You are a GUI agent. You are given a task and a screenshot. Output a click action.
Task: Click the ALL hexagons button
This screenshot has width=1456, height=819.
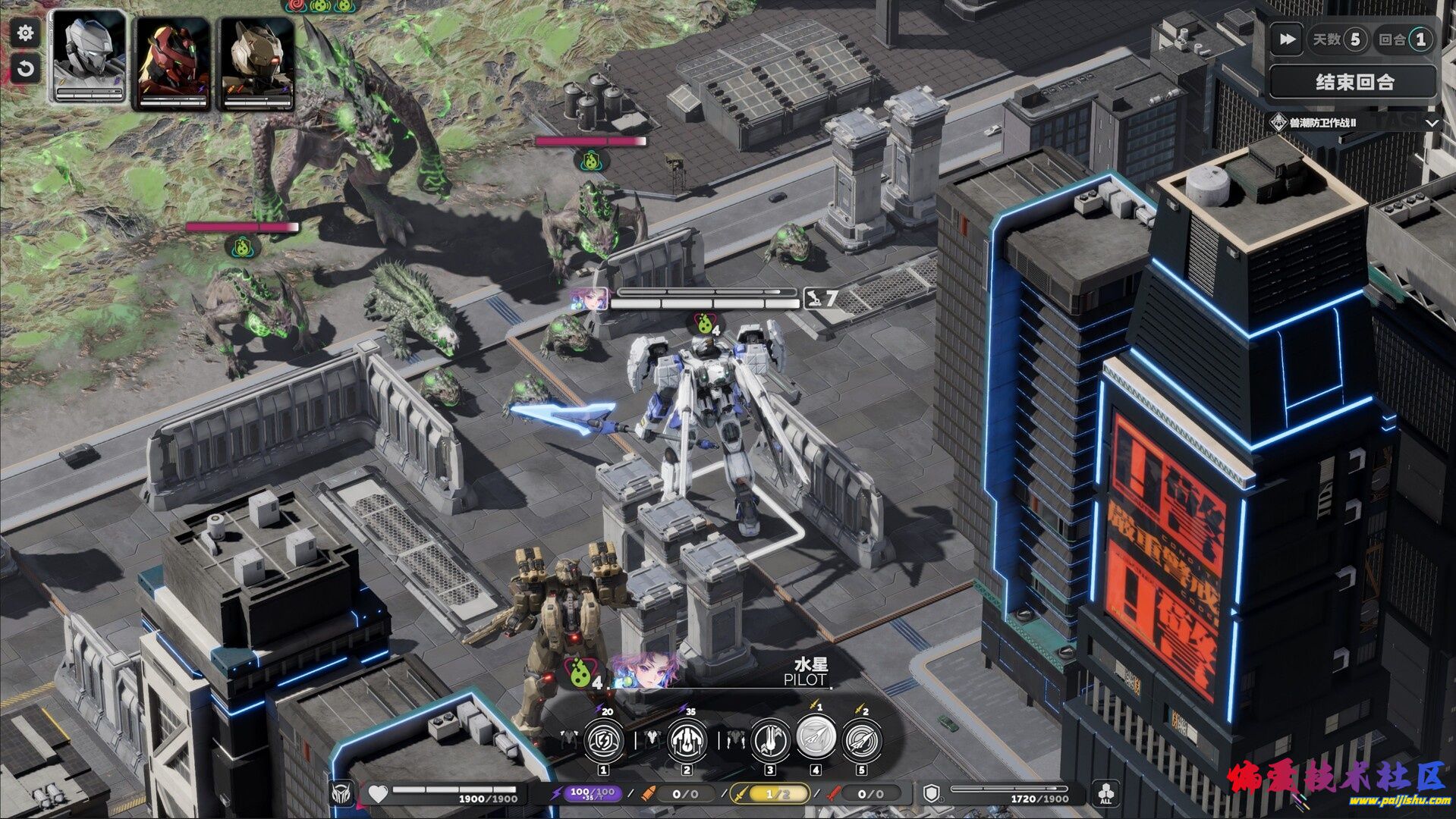point(1106,794)
